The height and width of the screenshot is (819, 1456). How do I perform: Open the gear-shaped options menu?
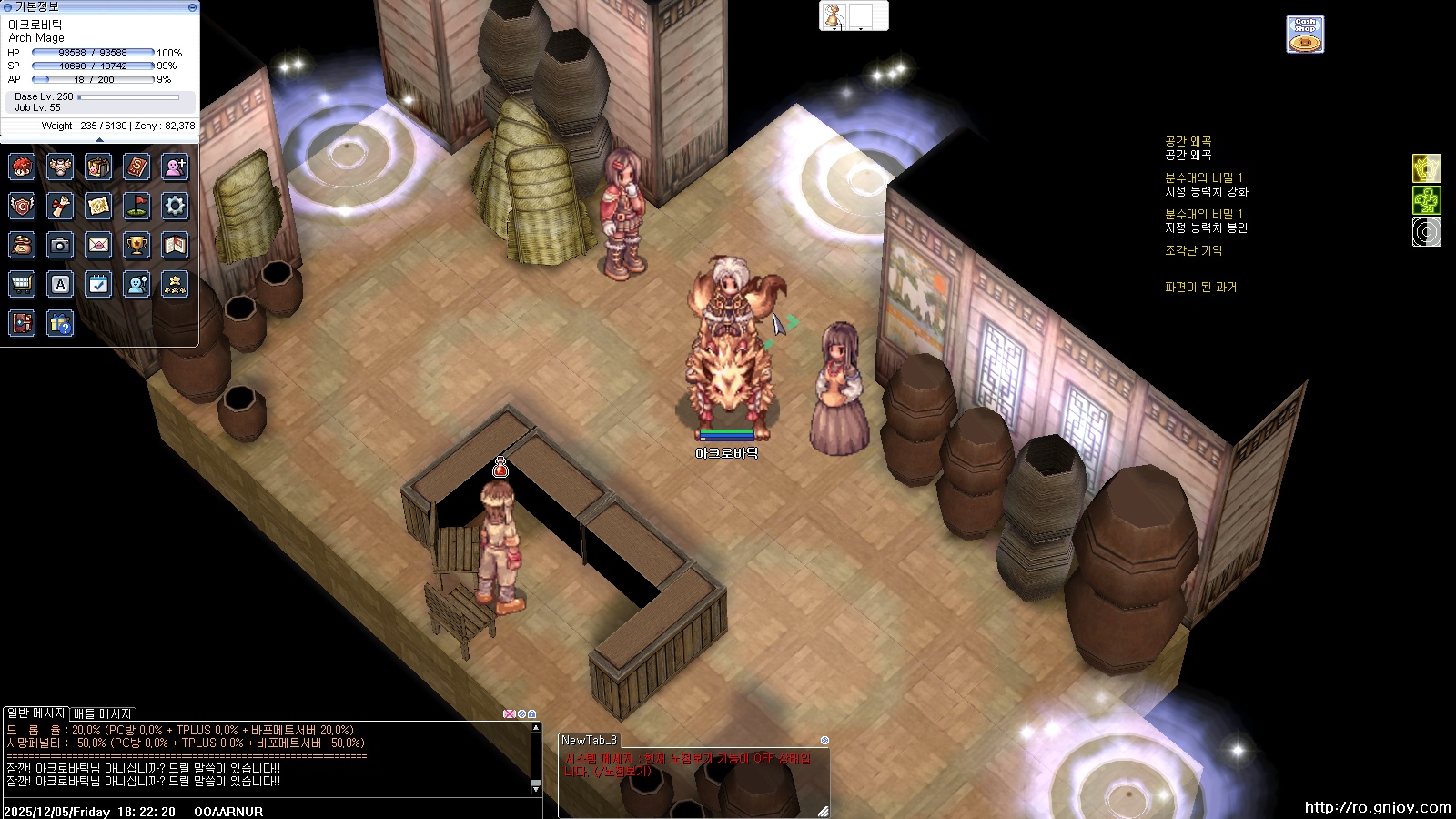pos(175,206)
